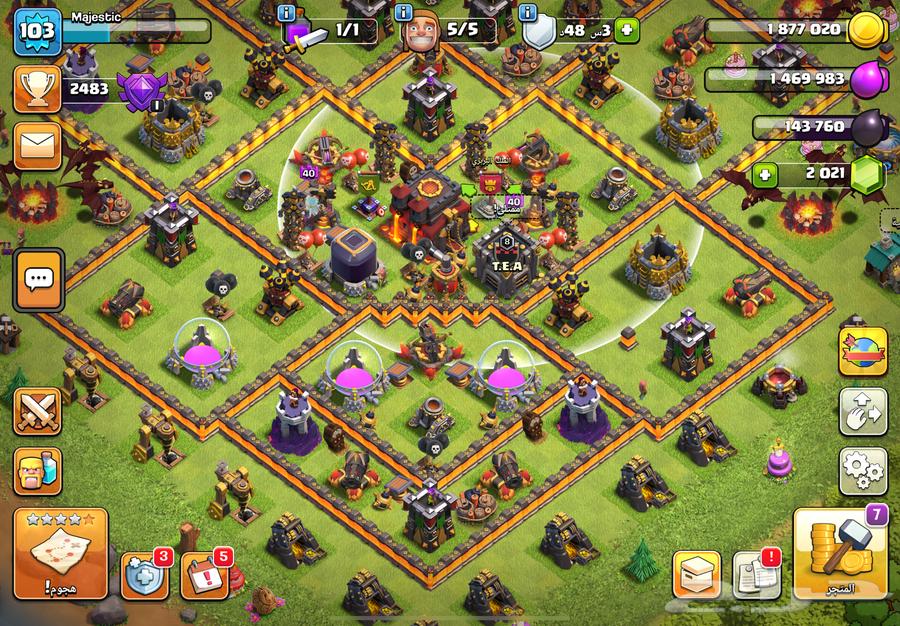
Task: Open the crossed-swords battle log button
Action: tap(37, 411)
